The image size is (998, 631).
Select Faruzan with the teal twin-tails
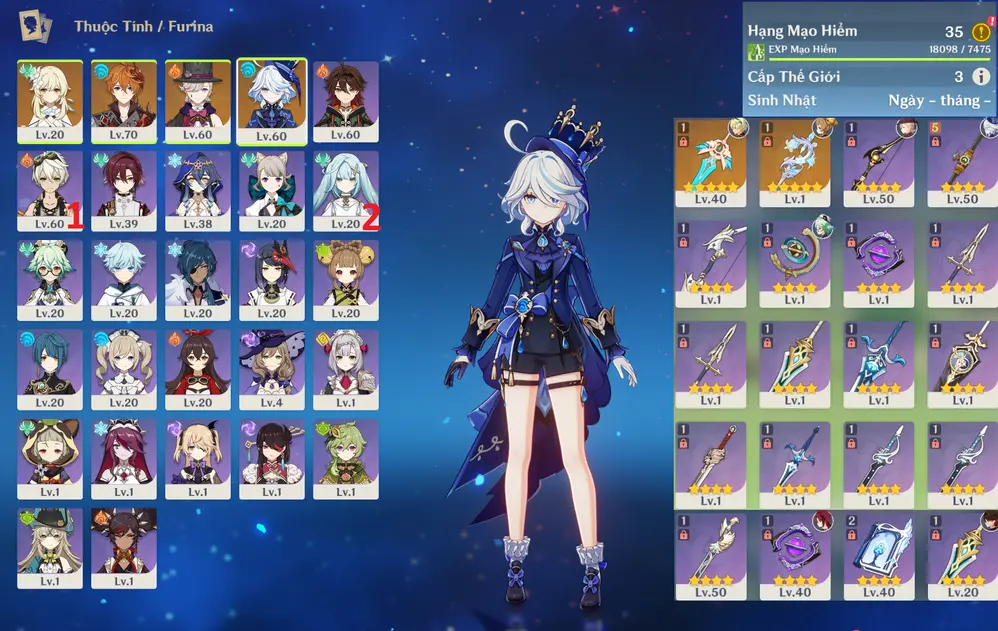pos(346,191)
